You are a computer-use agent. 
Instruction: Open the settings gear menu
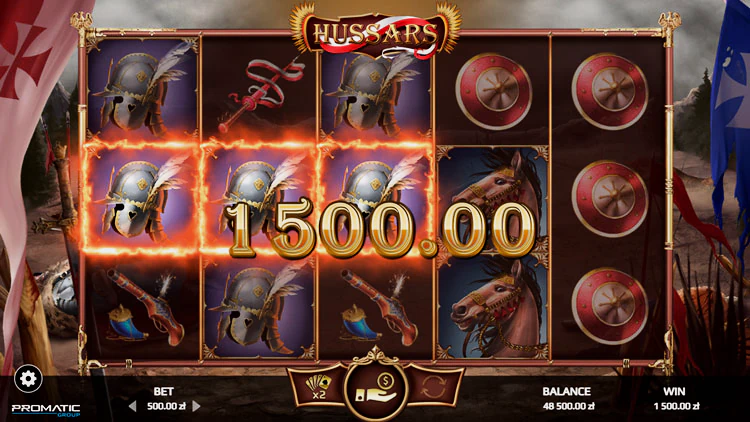(x=28, y=378)
